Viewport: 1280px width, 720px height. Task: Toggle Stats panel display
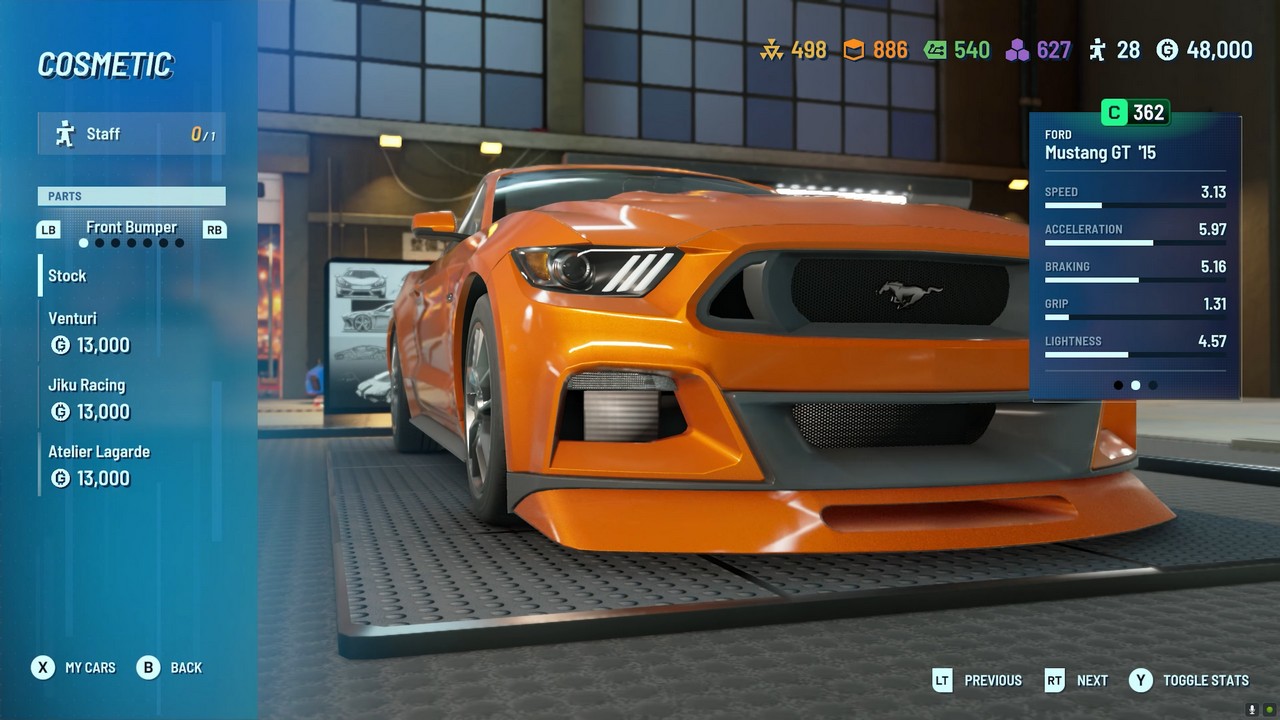pos(1189,680)
